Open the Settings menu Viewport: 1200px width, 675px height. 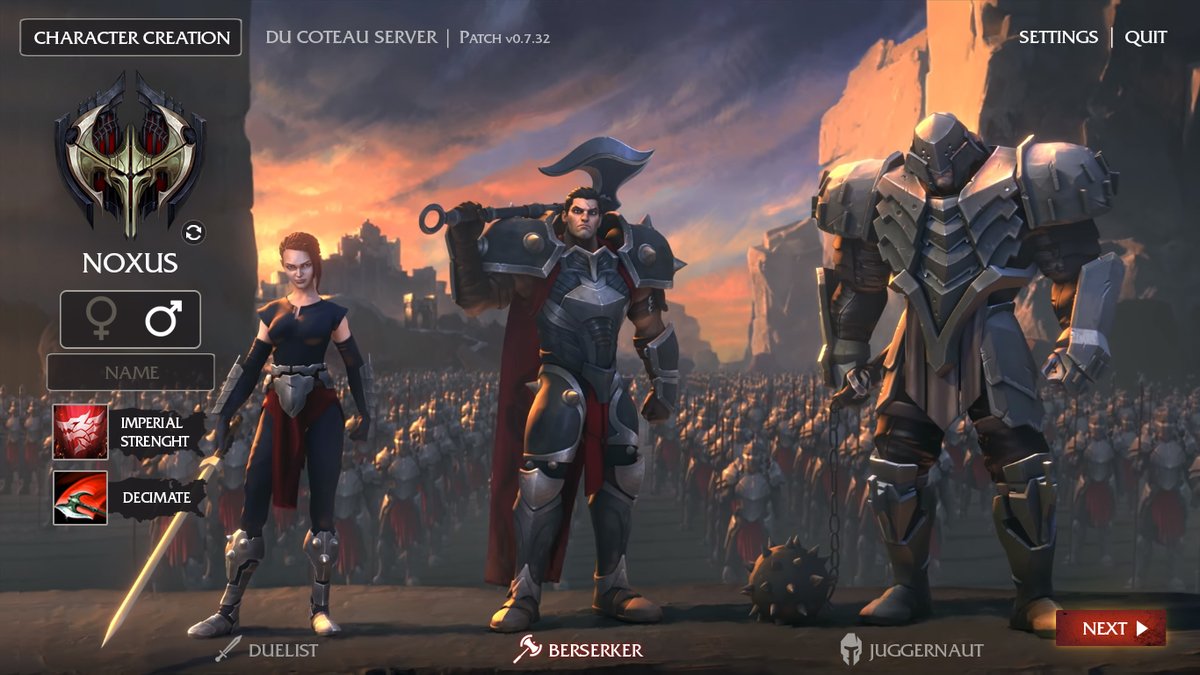[x=1058, y=37]
